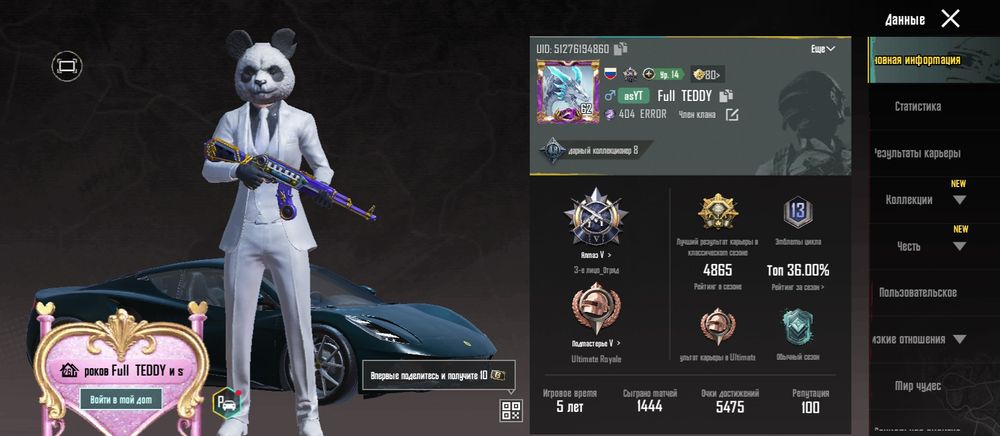The image size is (1000, 436).
Task: Copy the nickname Full TEDDY
Action: [726, 95]
